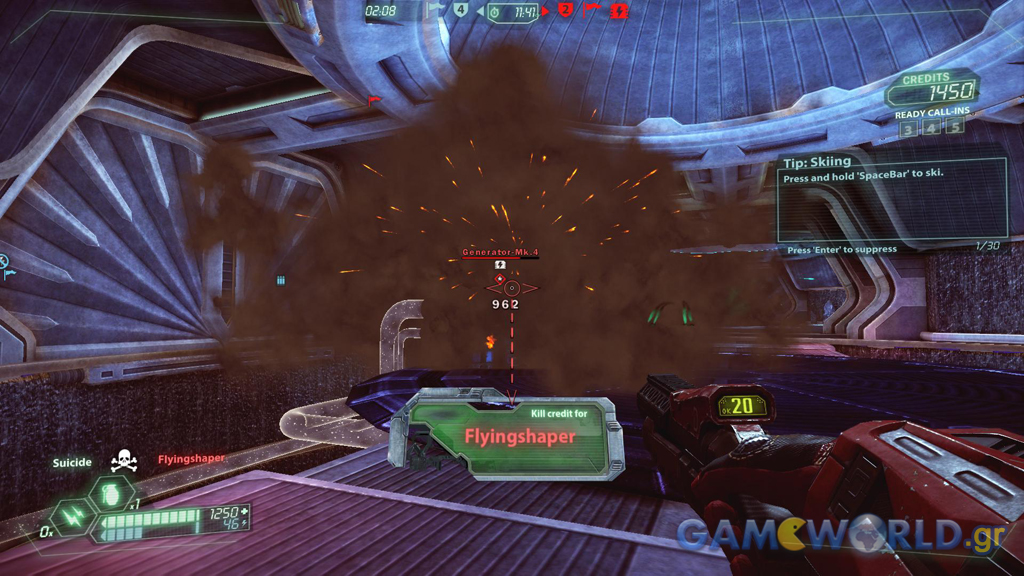Open the Skiing tip panel

pyautogui.click(x=892, y=196)
